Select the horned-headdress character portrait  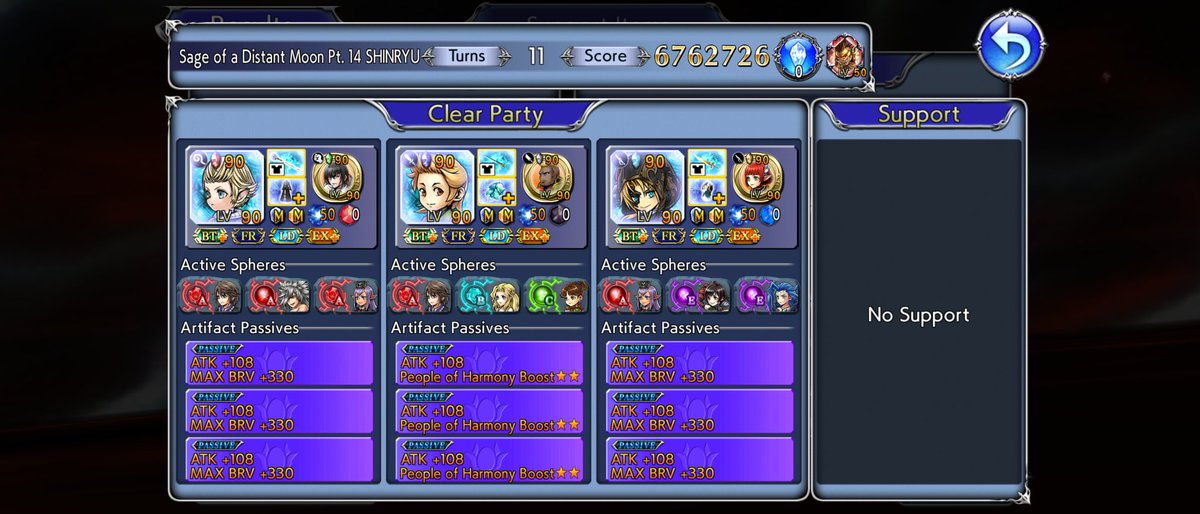point(646,187)
